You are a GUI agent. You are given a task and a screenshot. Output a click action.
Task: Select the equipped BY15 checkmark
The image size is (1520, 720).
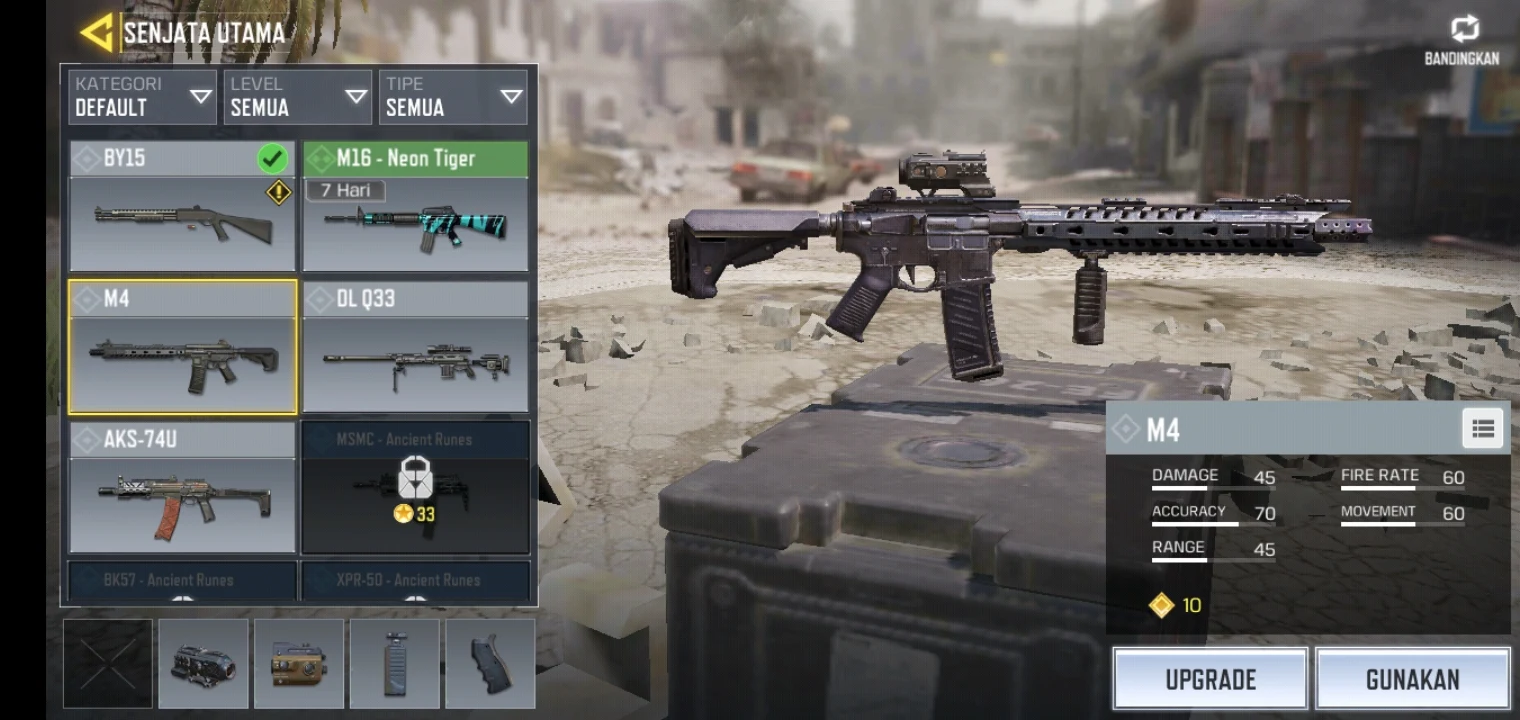click(x=272, y=157)
